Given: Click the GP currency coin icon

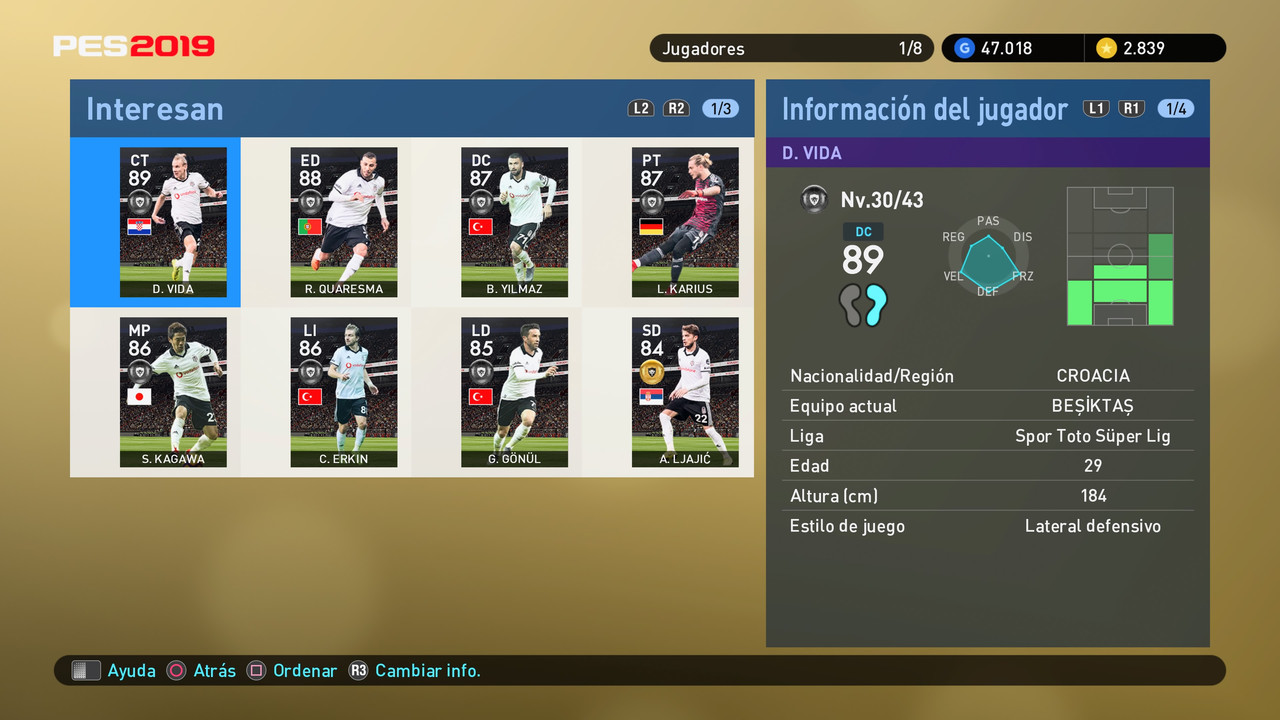Looking at the screenshot, I should coord(963,47).
